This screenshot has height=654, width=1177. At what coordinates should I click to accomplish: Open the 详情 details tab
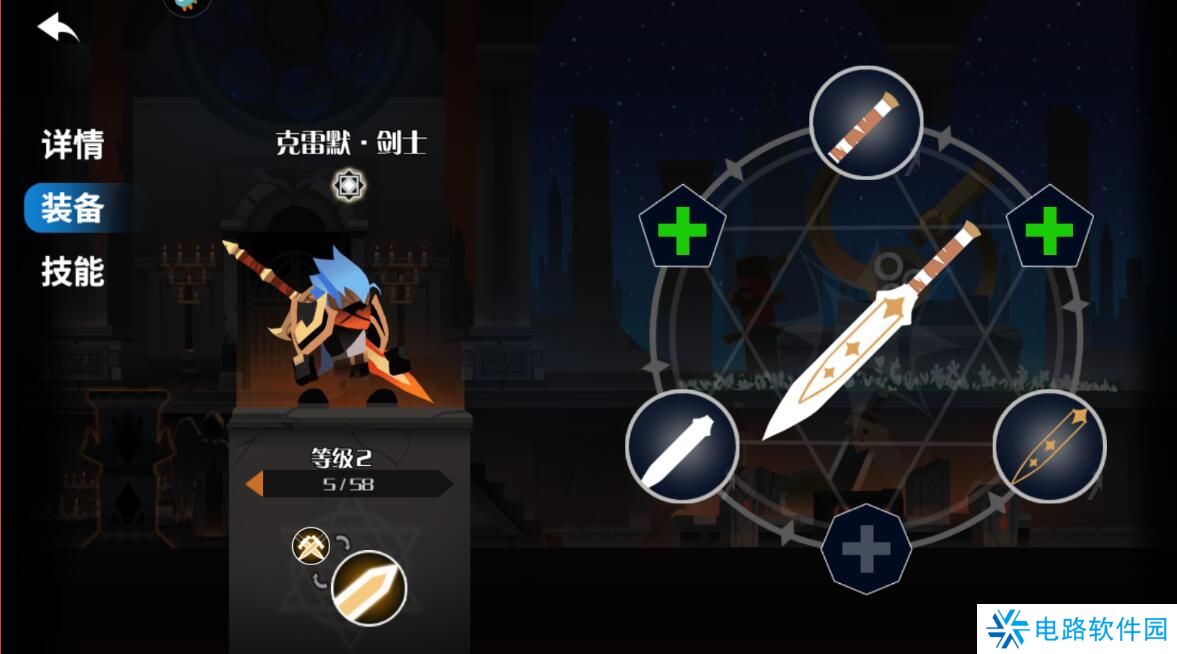point(72,145)
